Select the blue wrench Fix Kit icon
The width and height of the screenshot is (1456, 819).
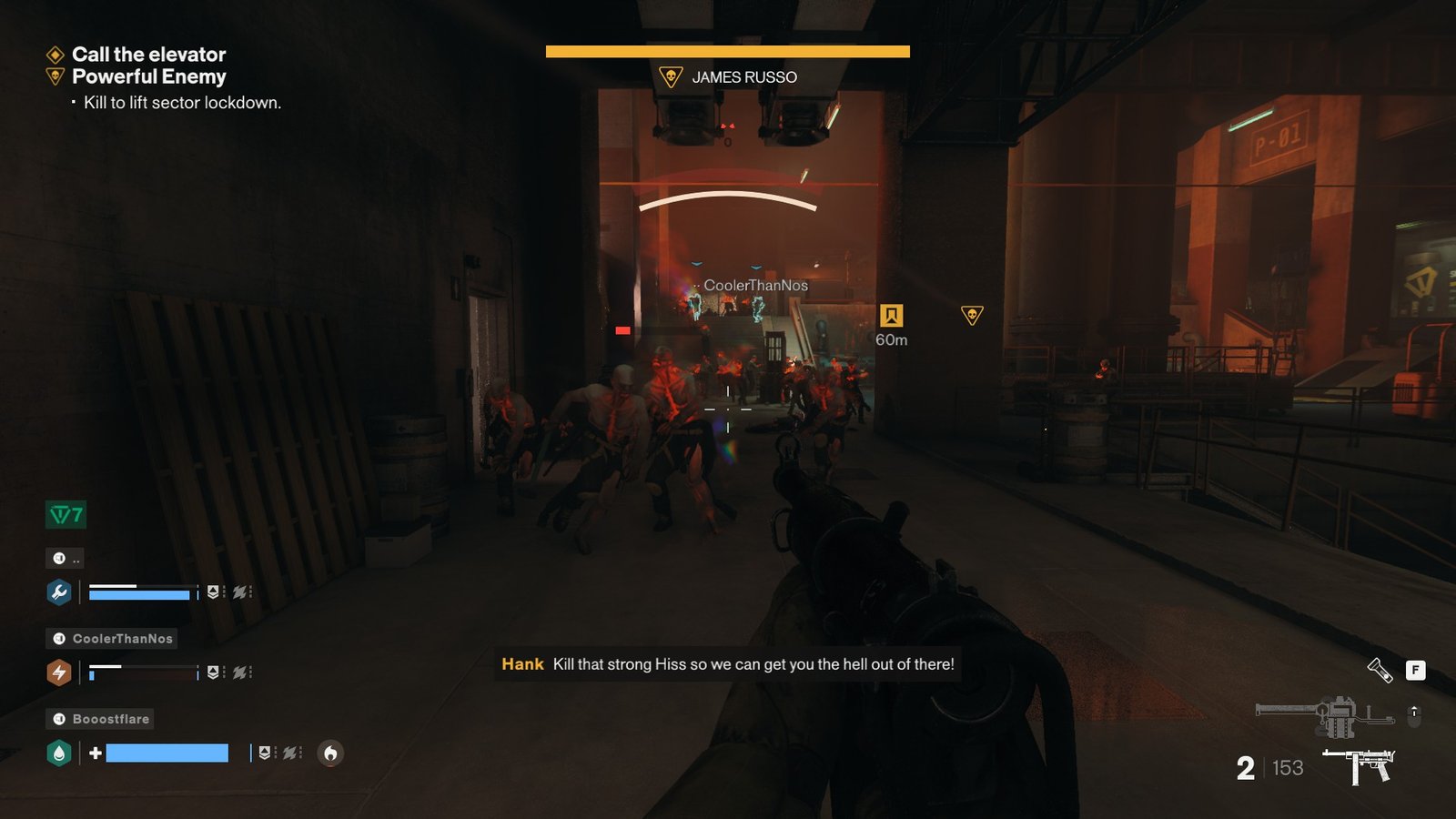click(x=59, y=592)
